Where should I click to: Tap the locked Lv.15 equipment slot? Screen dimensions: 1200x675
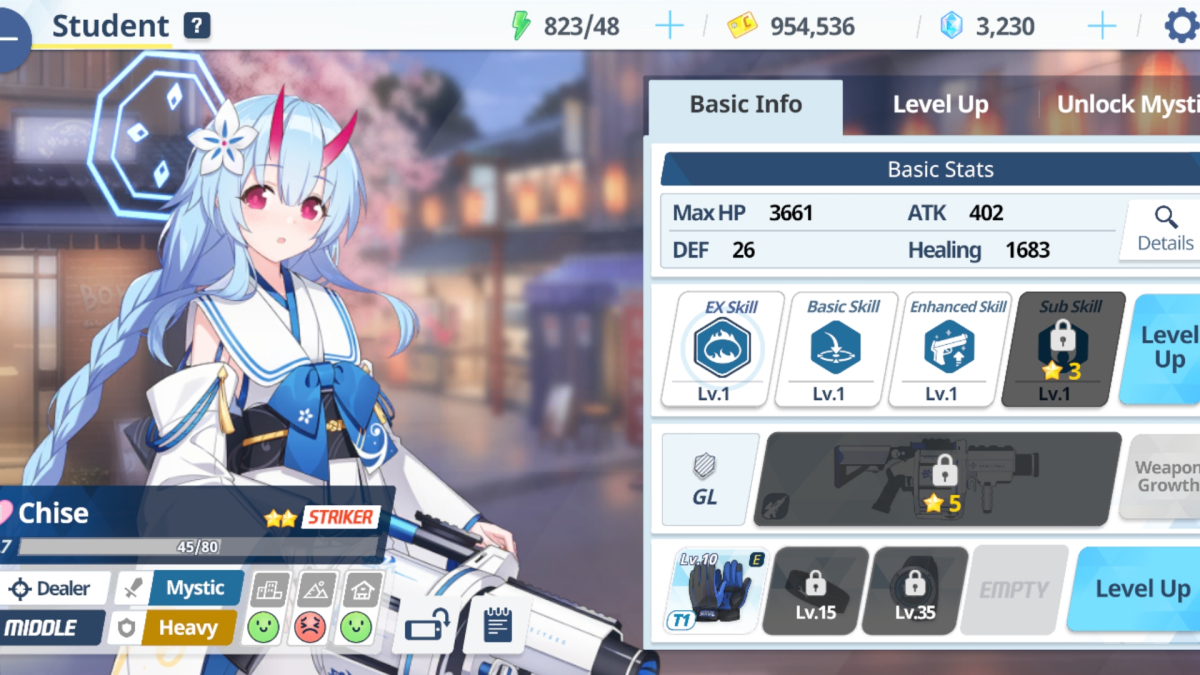(815, 590)
